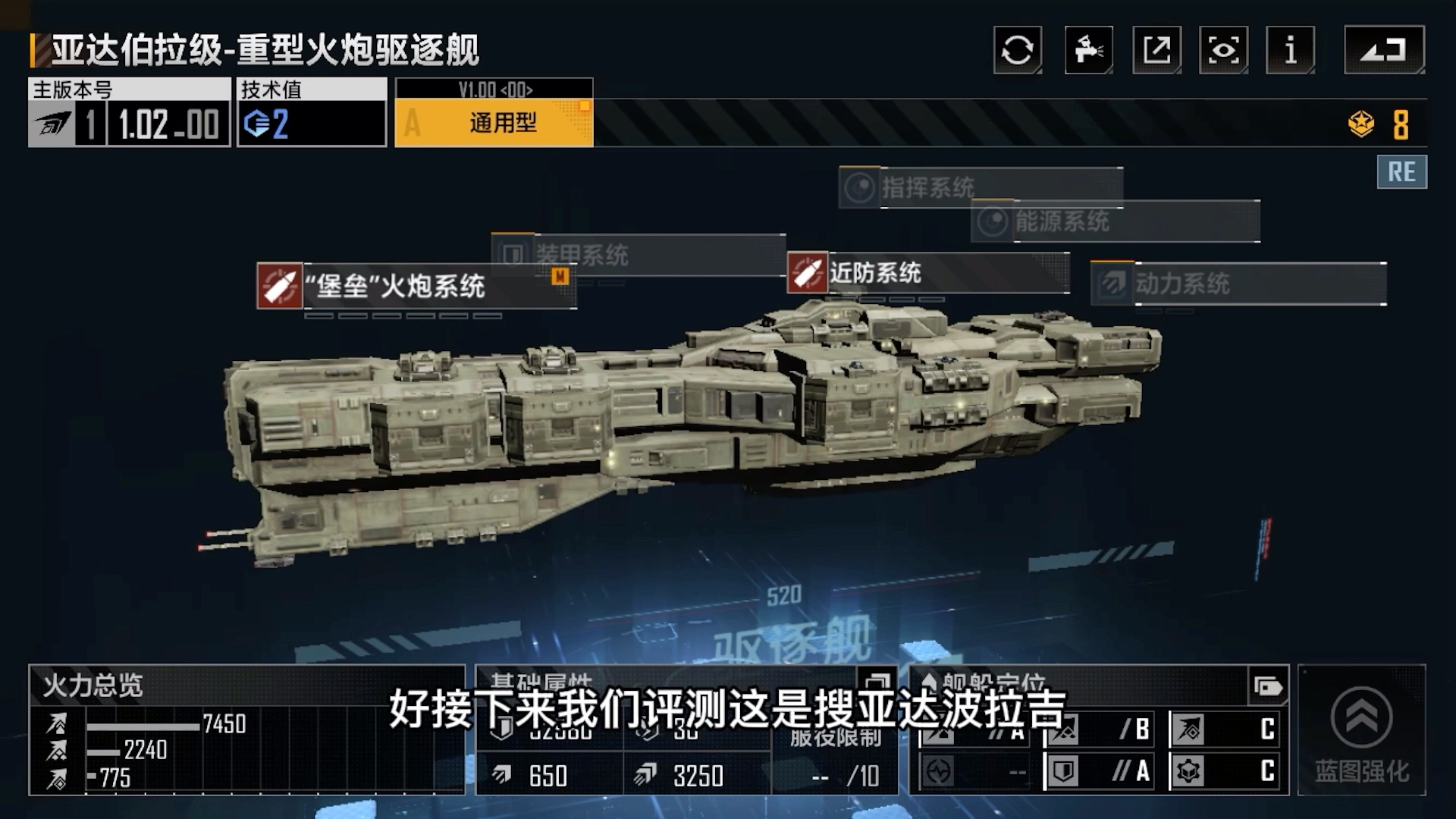The width and height of the screenshot is (1456, 819).
Task: Expand the 能源系统 system entry
Action: click(x=1062, y=222)
